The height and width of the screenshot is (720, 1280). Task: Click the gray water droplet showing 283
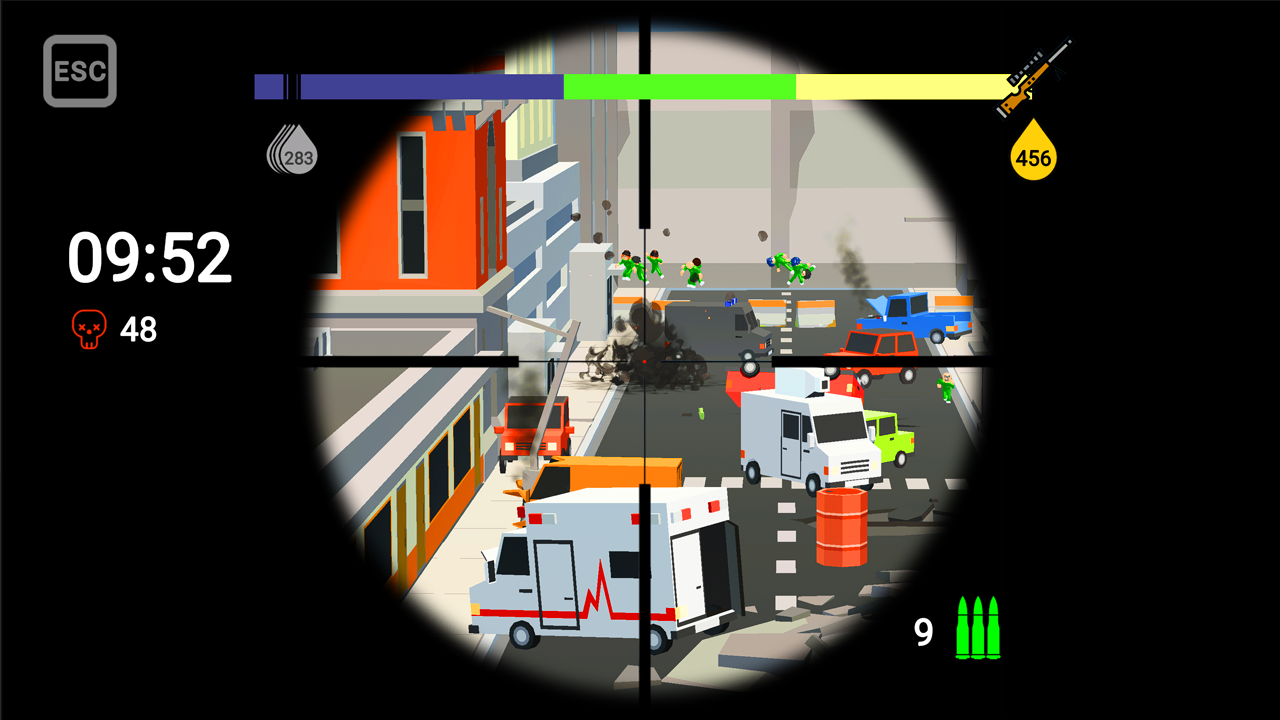[294, 152]
